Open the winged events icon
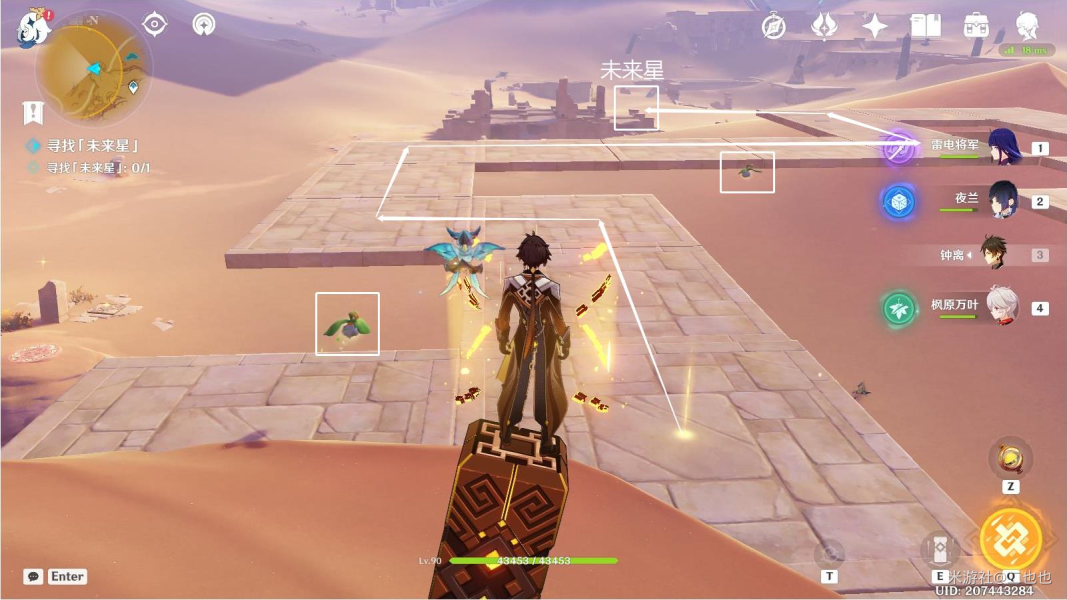Screen dimensions: 1067x600 pyautogui.click(x=824, y=27)
